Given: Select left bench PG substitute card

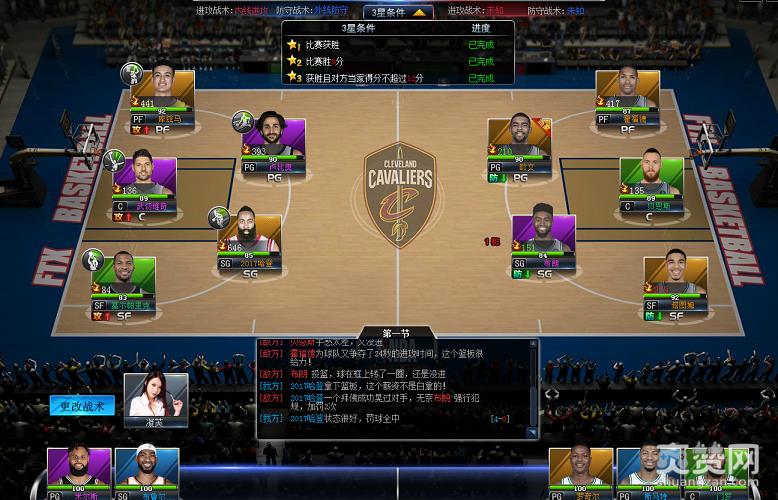Looking at the screenshot, I should (x=80, y=473).
